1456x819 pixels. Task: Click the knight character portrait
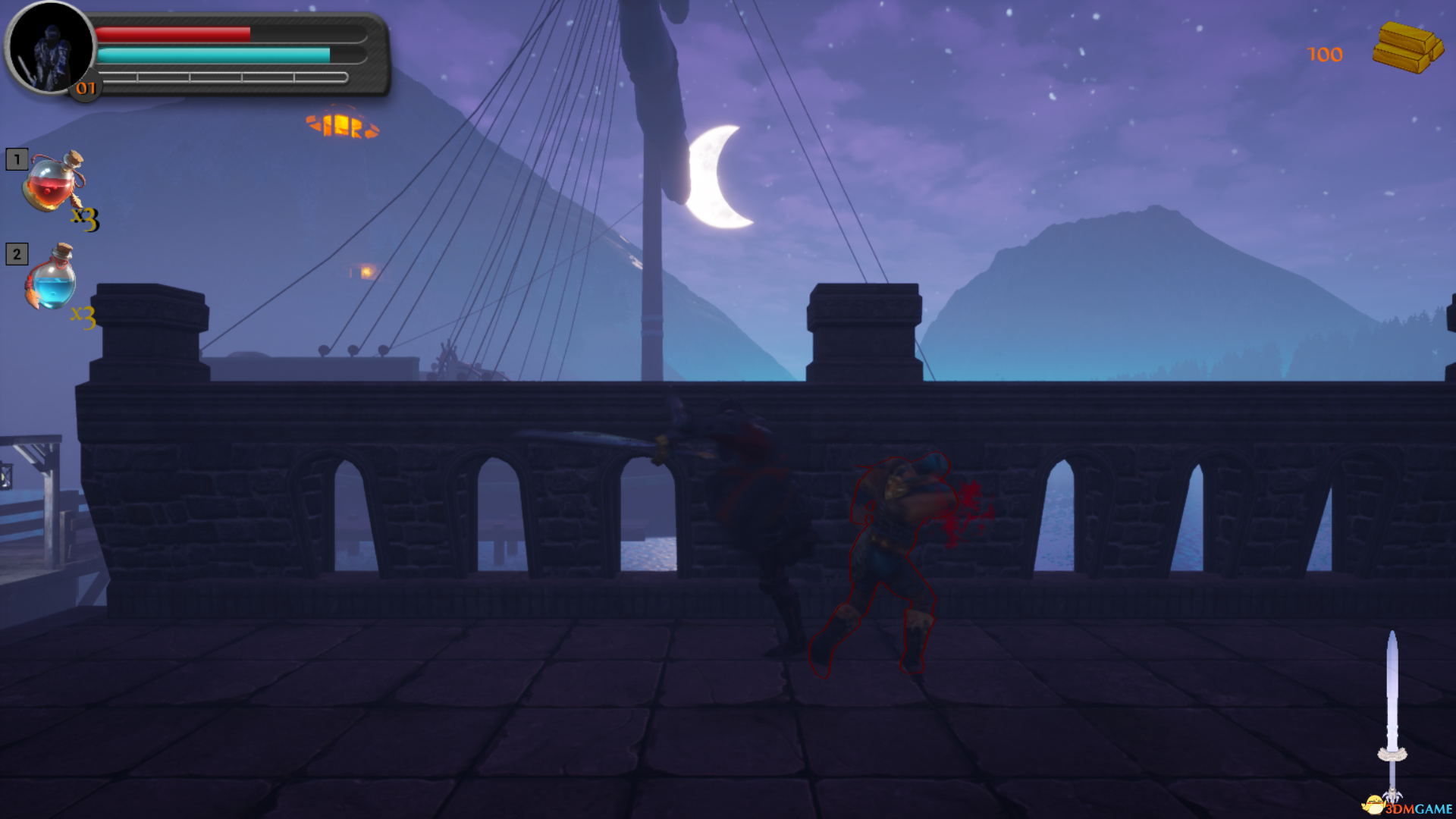tap(50, 47)
